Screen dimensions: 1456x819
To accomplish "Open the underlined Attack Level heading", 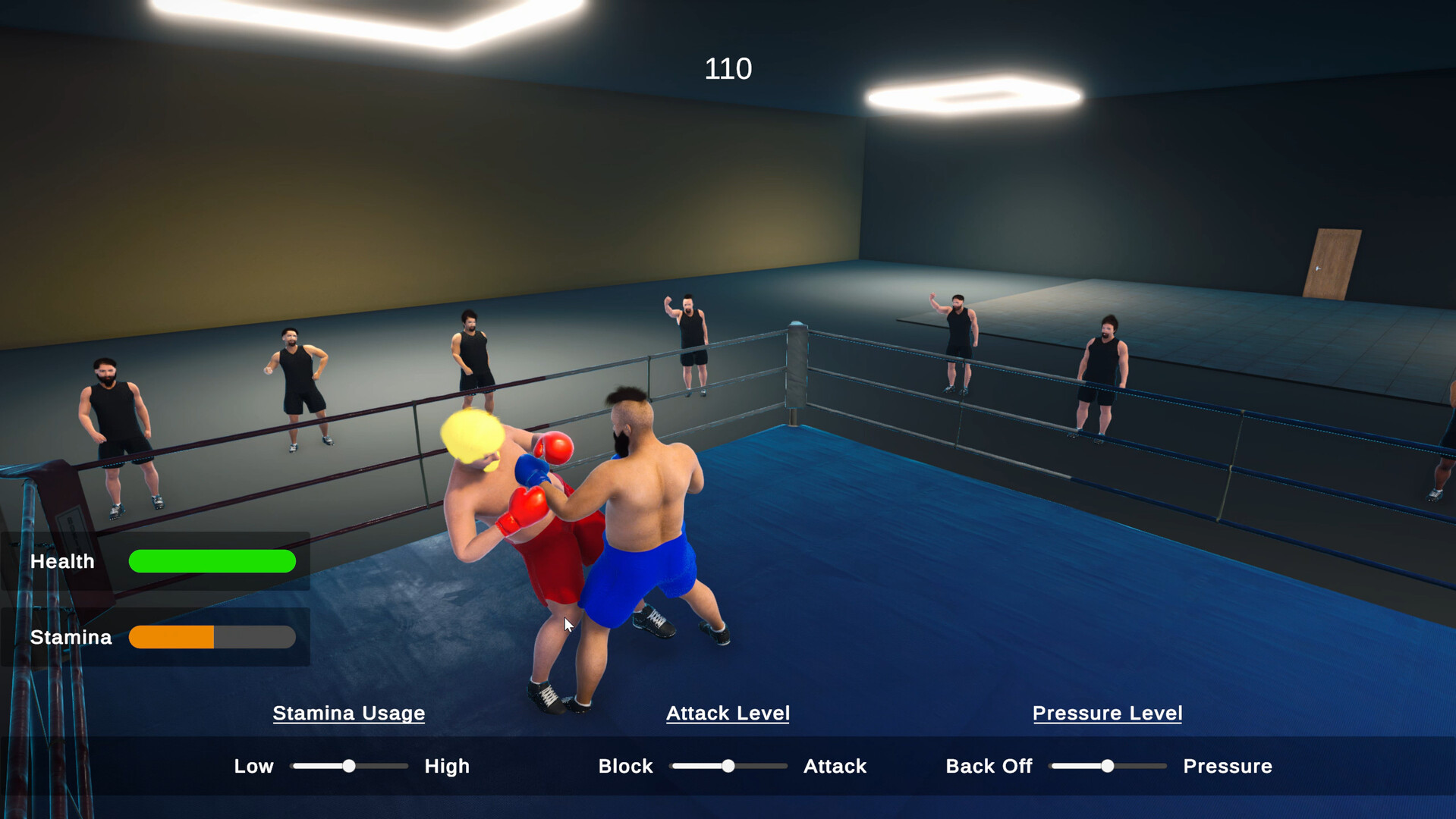I will [x=728, y=714].
